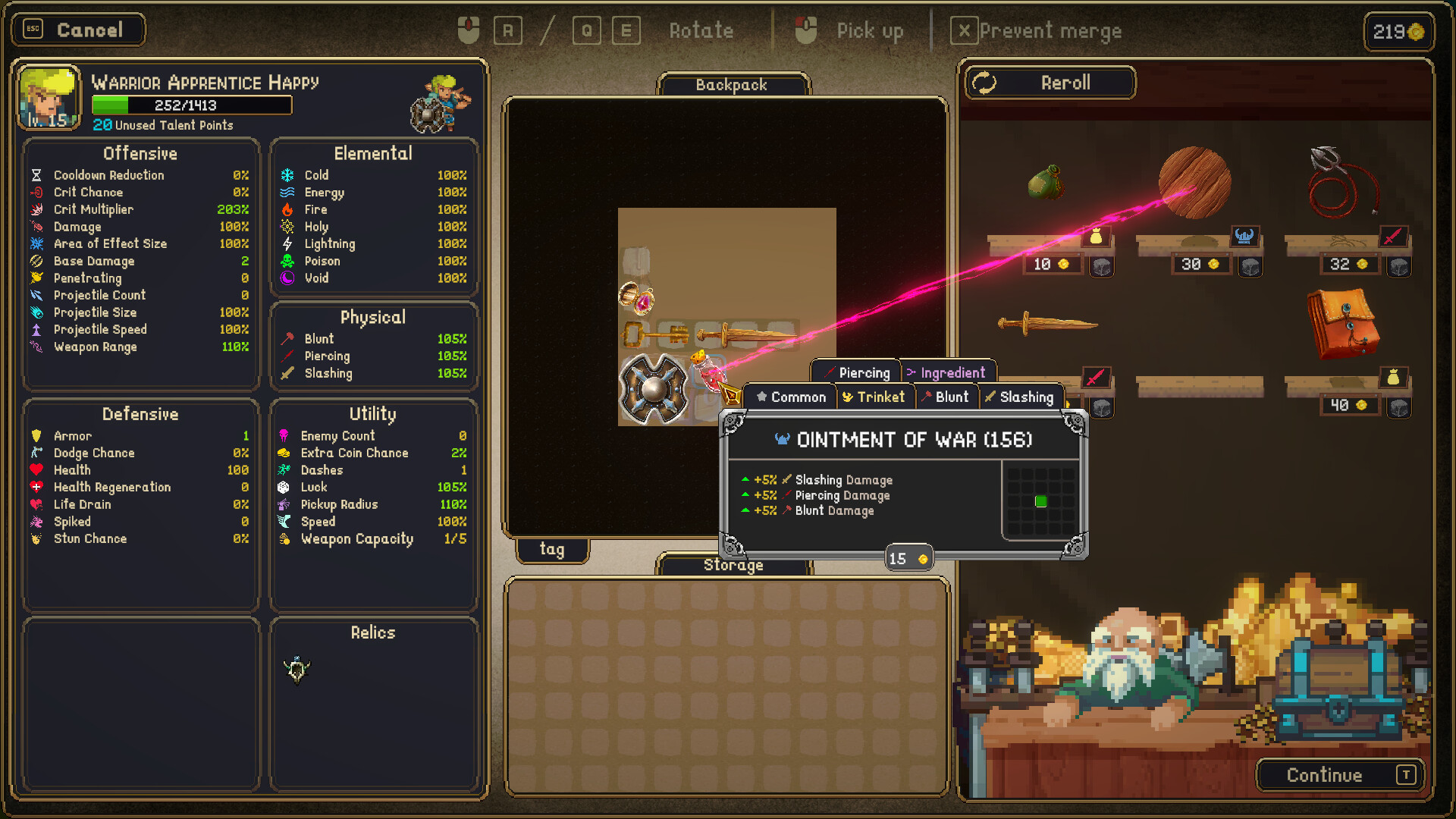This screenshot has height=819, width=1456.
Task: Choose the wooden sword on the shop shelf
Action: (x=1046, y=324)
